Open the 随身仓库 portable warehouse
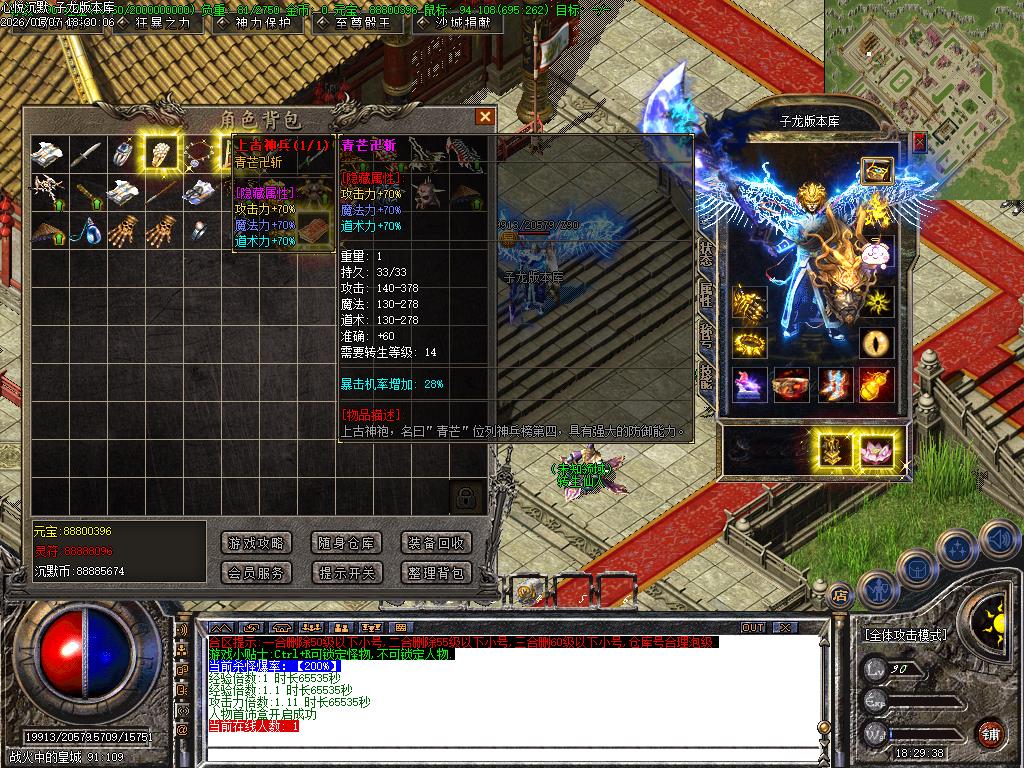 [x=346, y=543]
